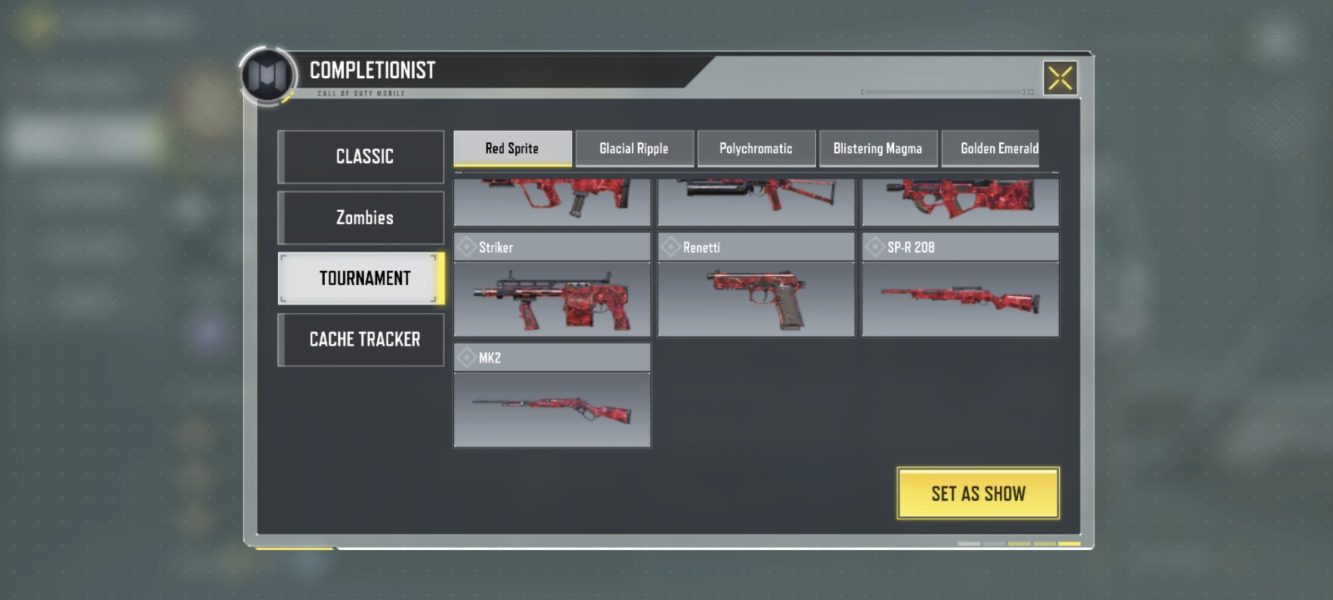Close the Completionist window

click(x=1060, y=78)
